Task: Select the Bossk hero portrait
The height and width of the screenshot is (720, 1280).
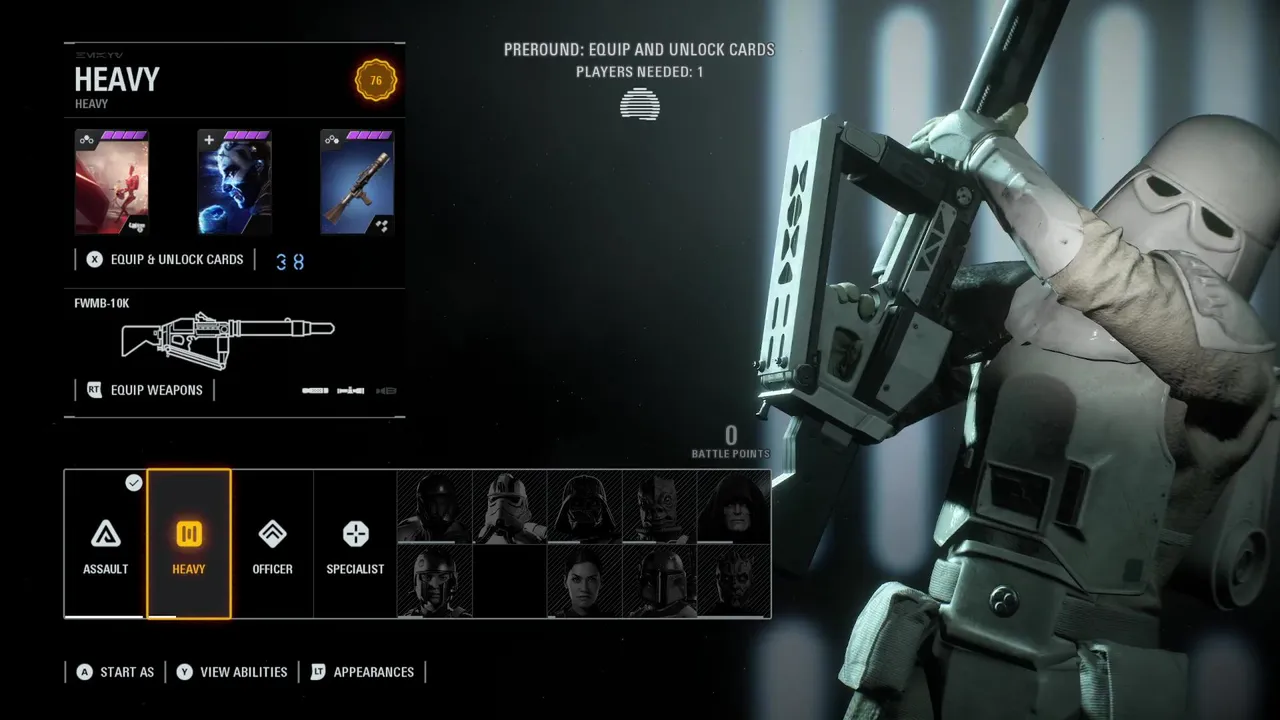Action: (659, 507)
